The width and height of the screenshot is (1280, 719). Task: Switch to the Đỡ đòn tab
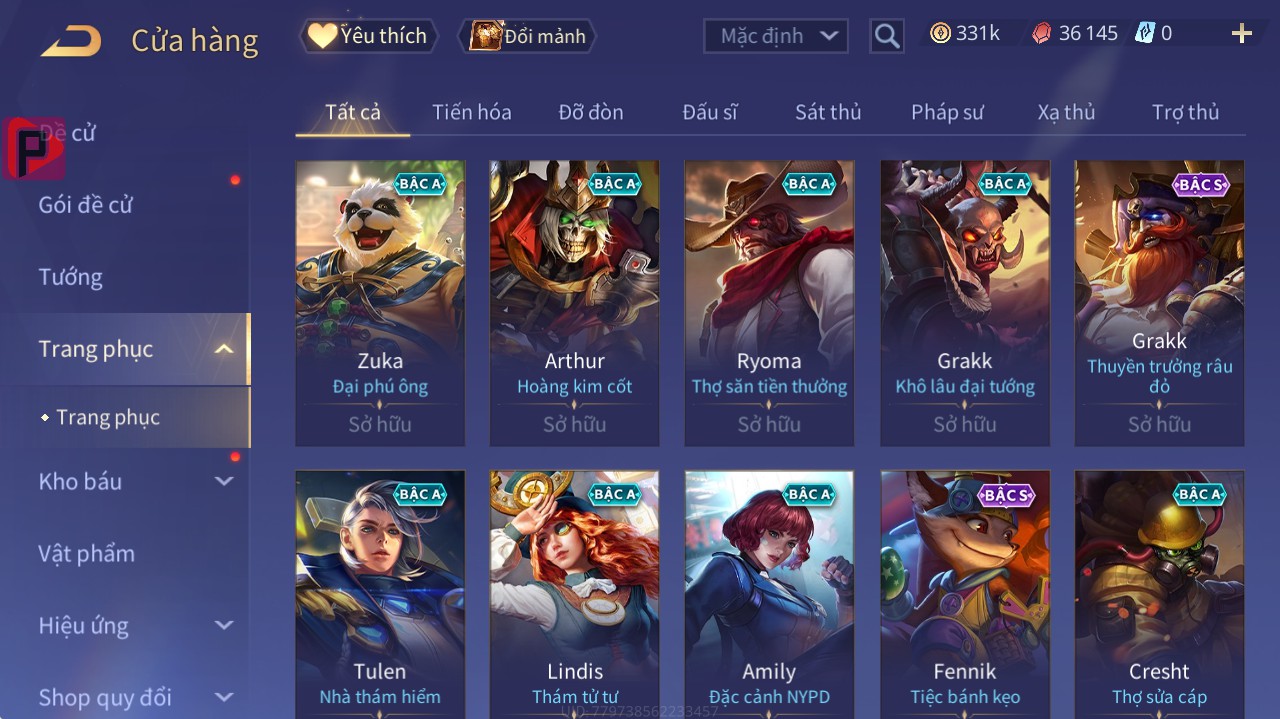590,112
